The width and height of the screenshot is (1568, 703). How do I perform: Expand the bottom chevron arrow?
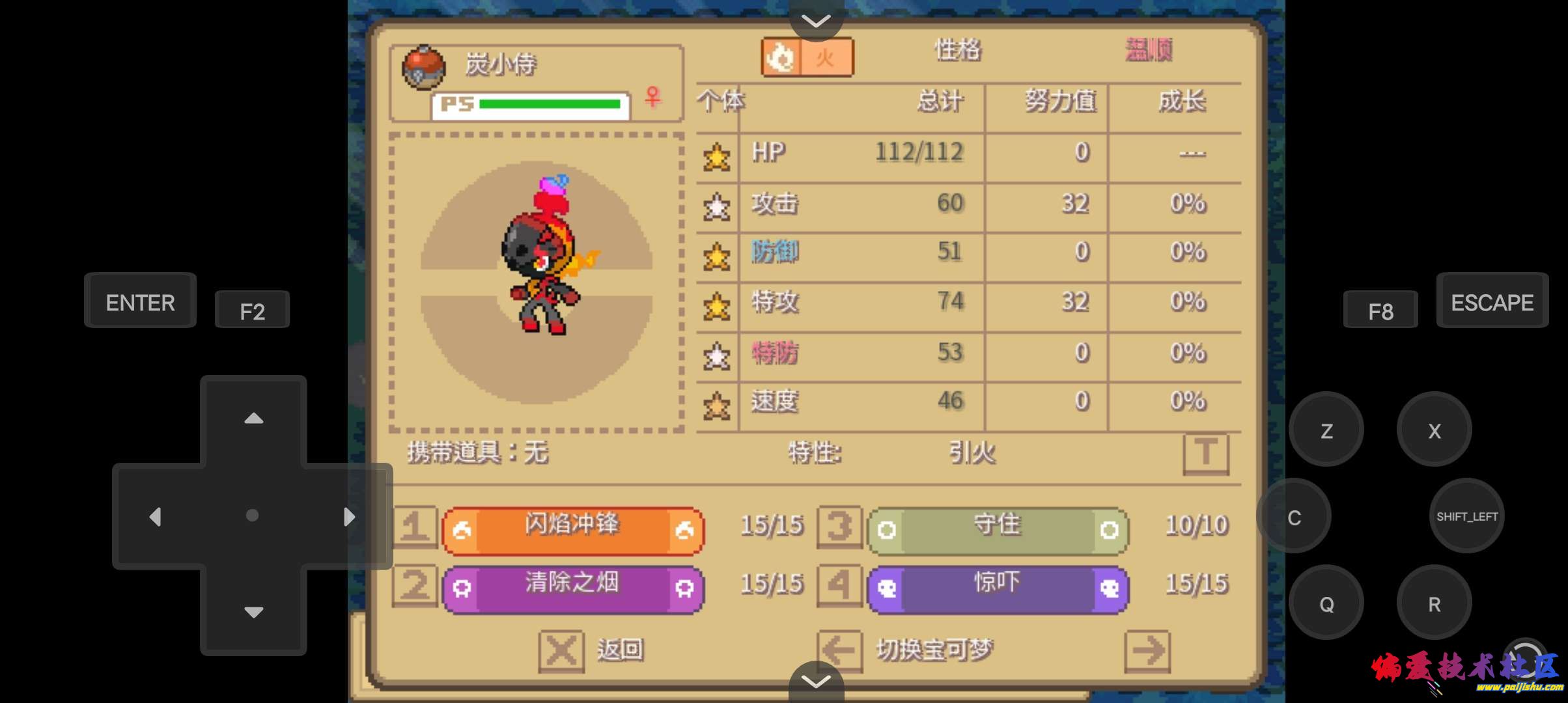click(x=815, y=682)
